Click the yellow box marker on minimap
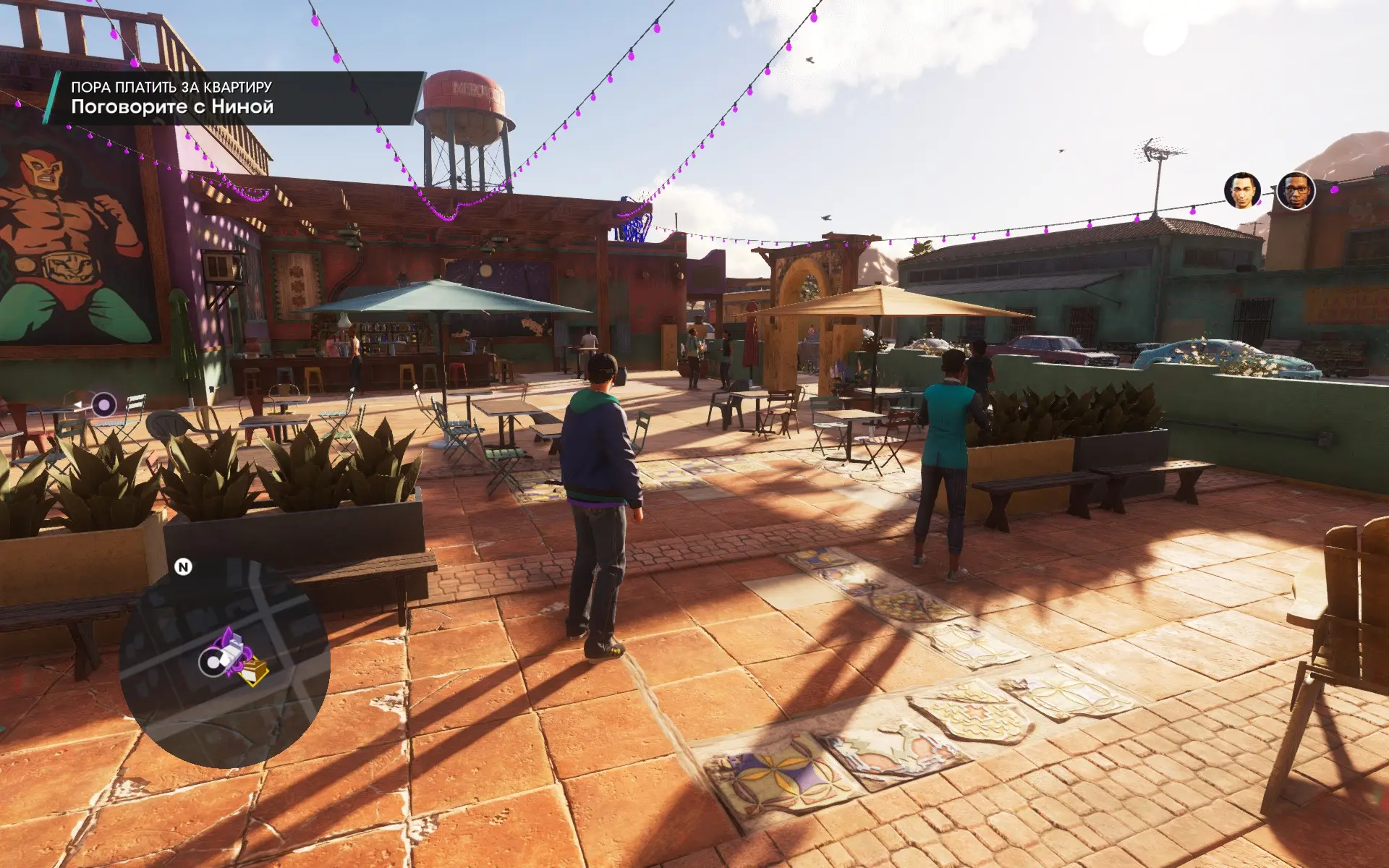The width and height of the screenshot is (1389, 868). tap(255, 672)
